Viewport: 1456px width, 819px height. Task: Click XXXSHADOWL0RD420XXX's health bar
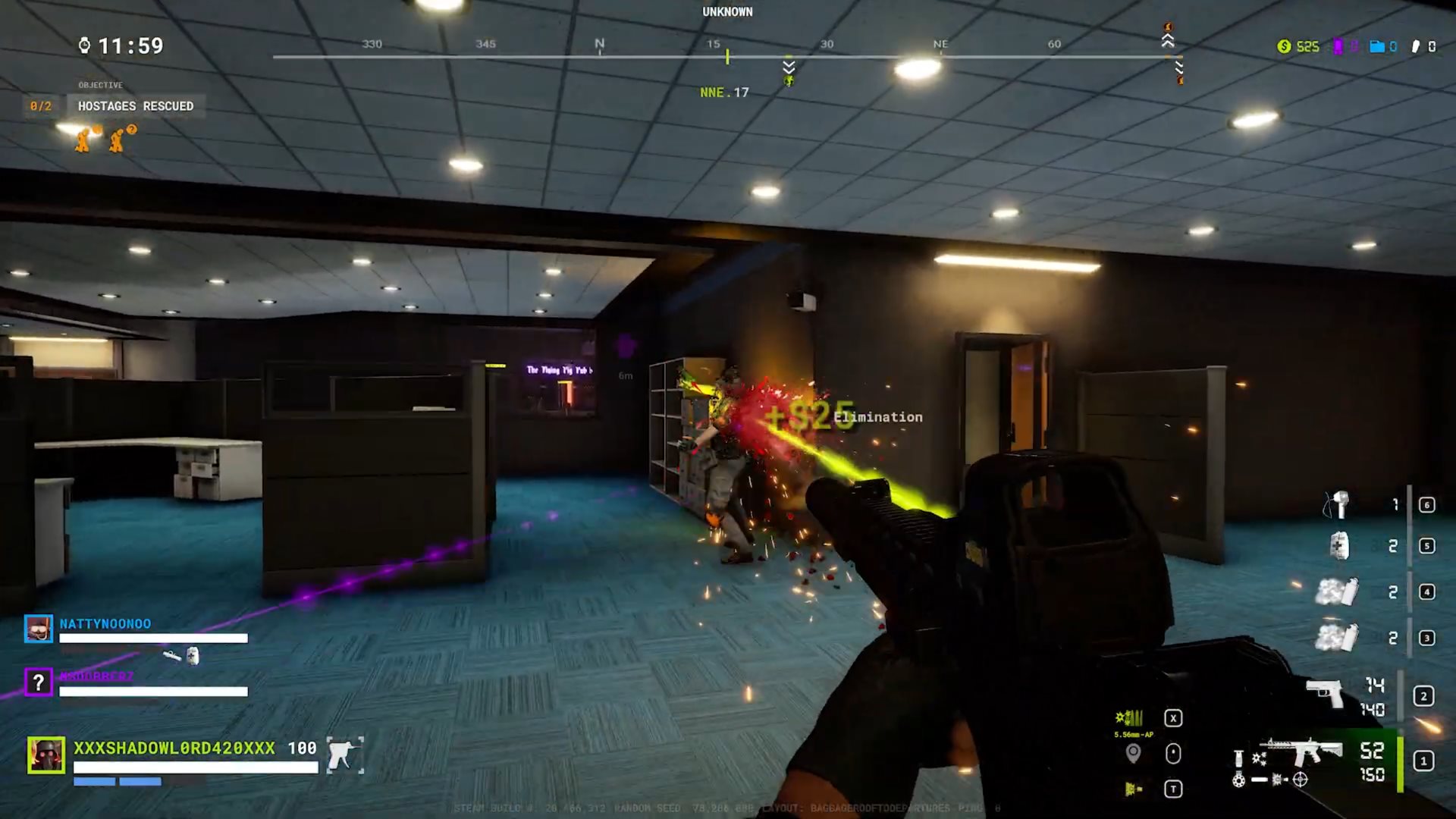click(x=193, y=768)
